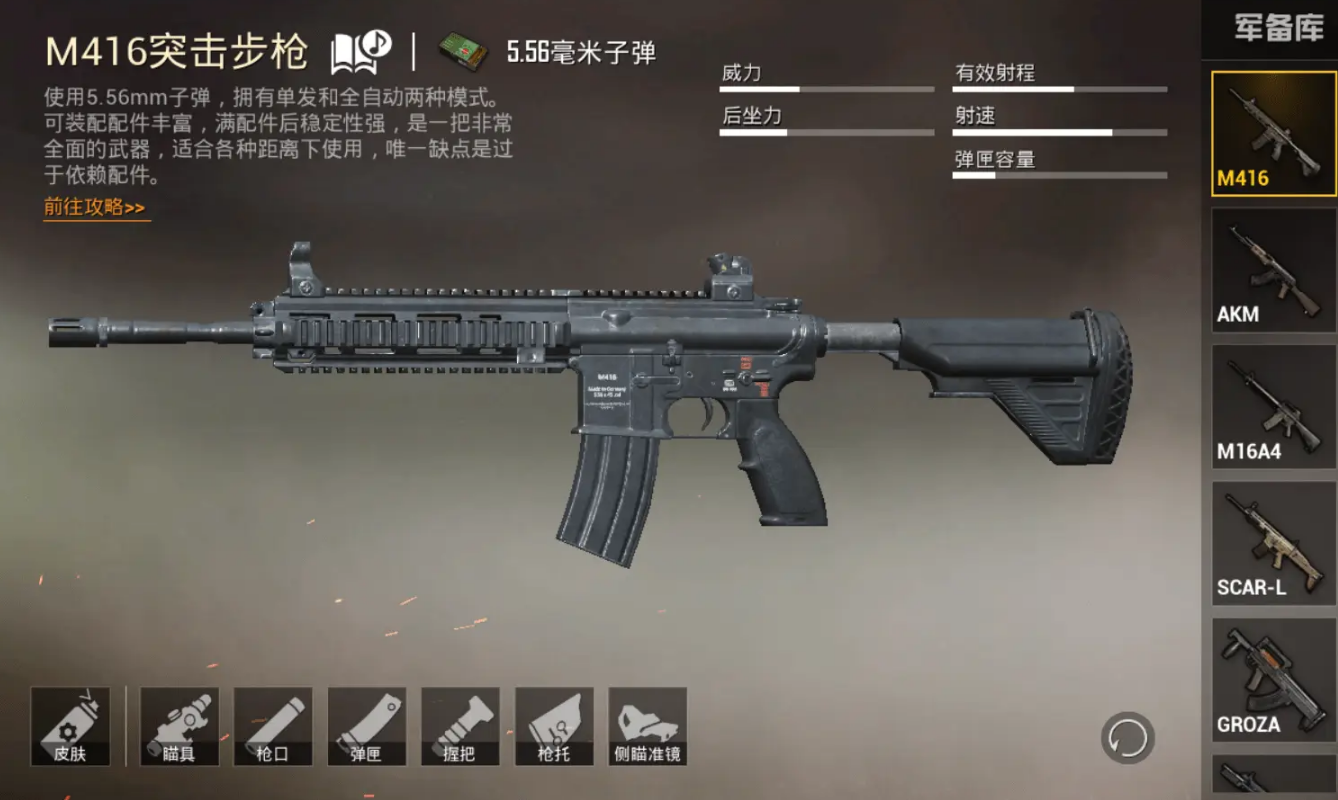Viewport: 1338px width, 800px height.
Task: Choose the AKM rifle thumbnail
Action: pos(1273,270)
